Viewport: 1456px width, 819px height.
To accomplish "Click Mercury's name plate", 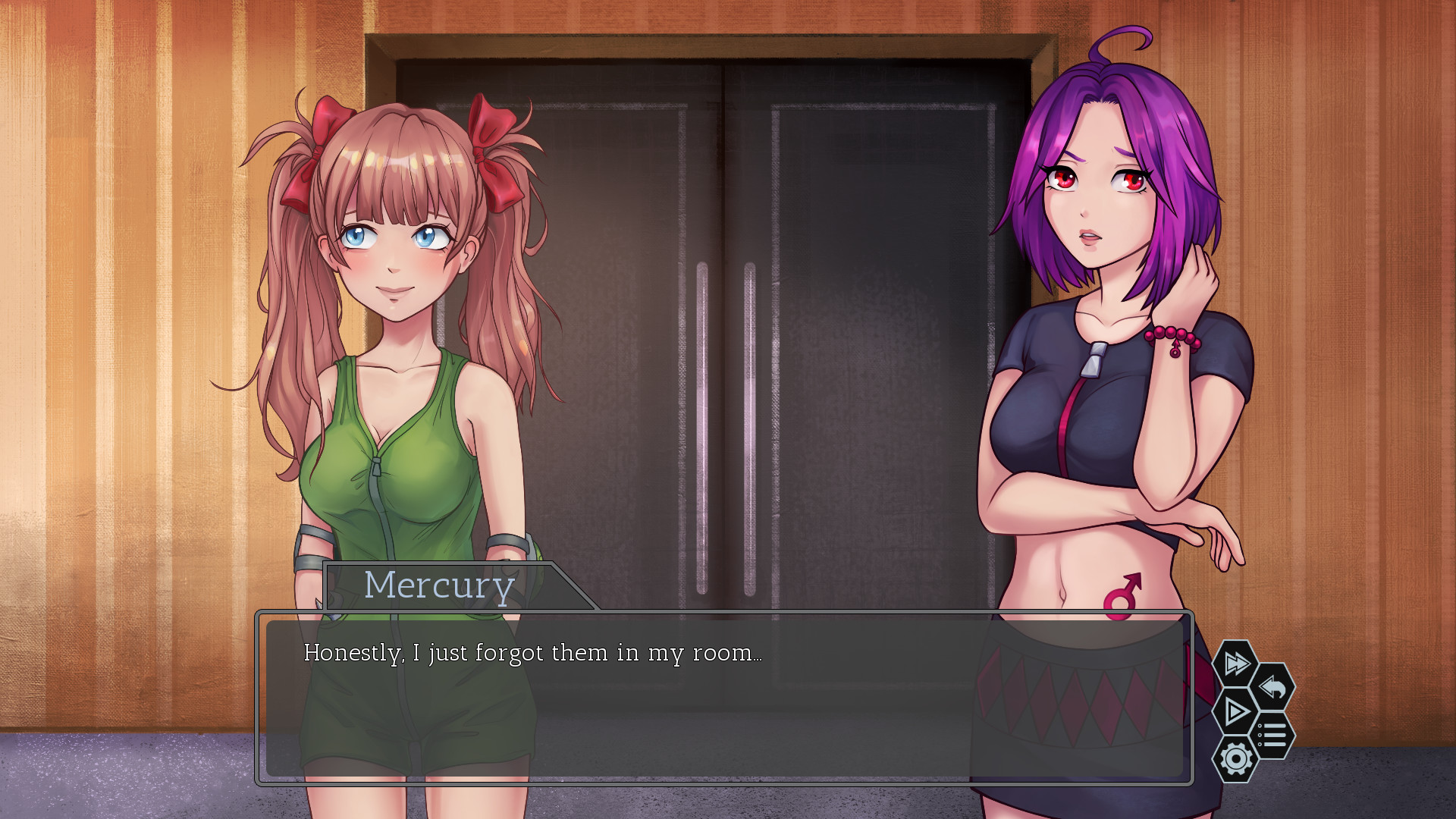I will [440, 585].
